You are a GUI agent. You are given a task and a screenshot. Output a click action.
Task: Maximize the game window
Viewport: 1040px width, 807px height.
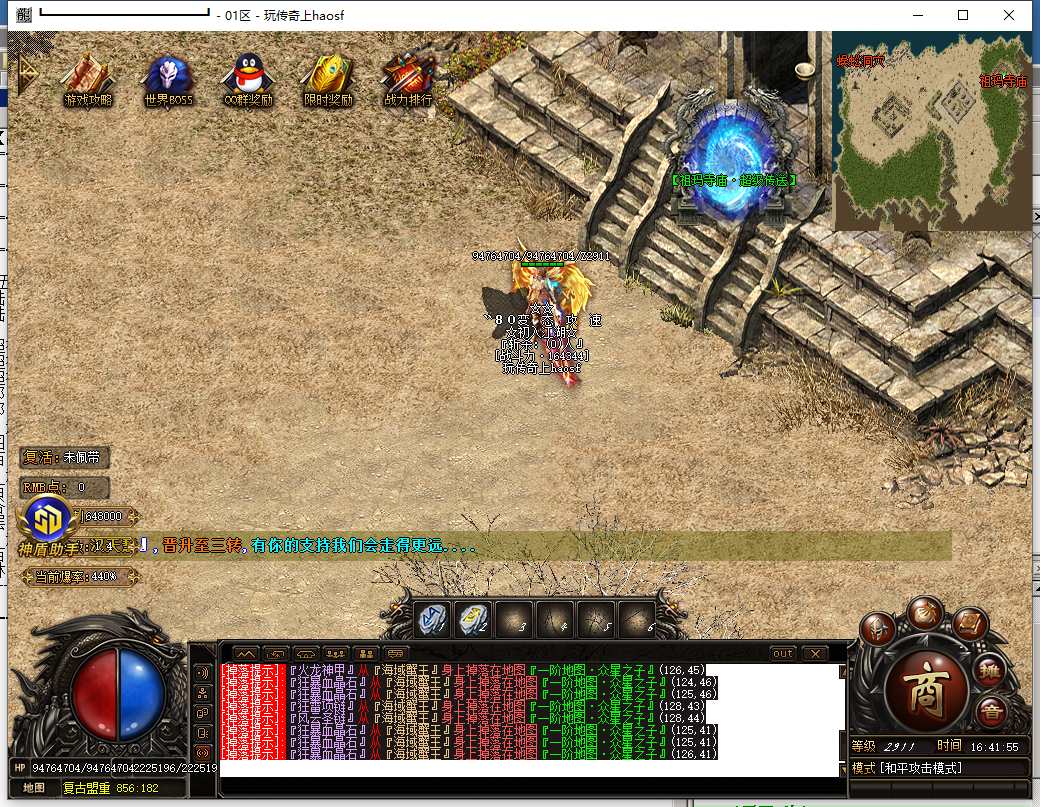963,15
